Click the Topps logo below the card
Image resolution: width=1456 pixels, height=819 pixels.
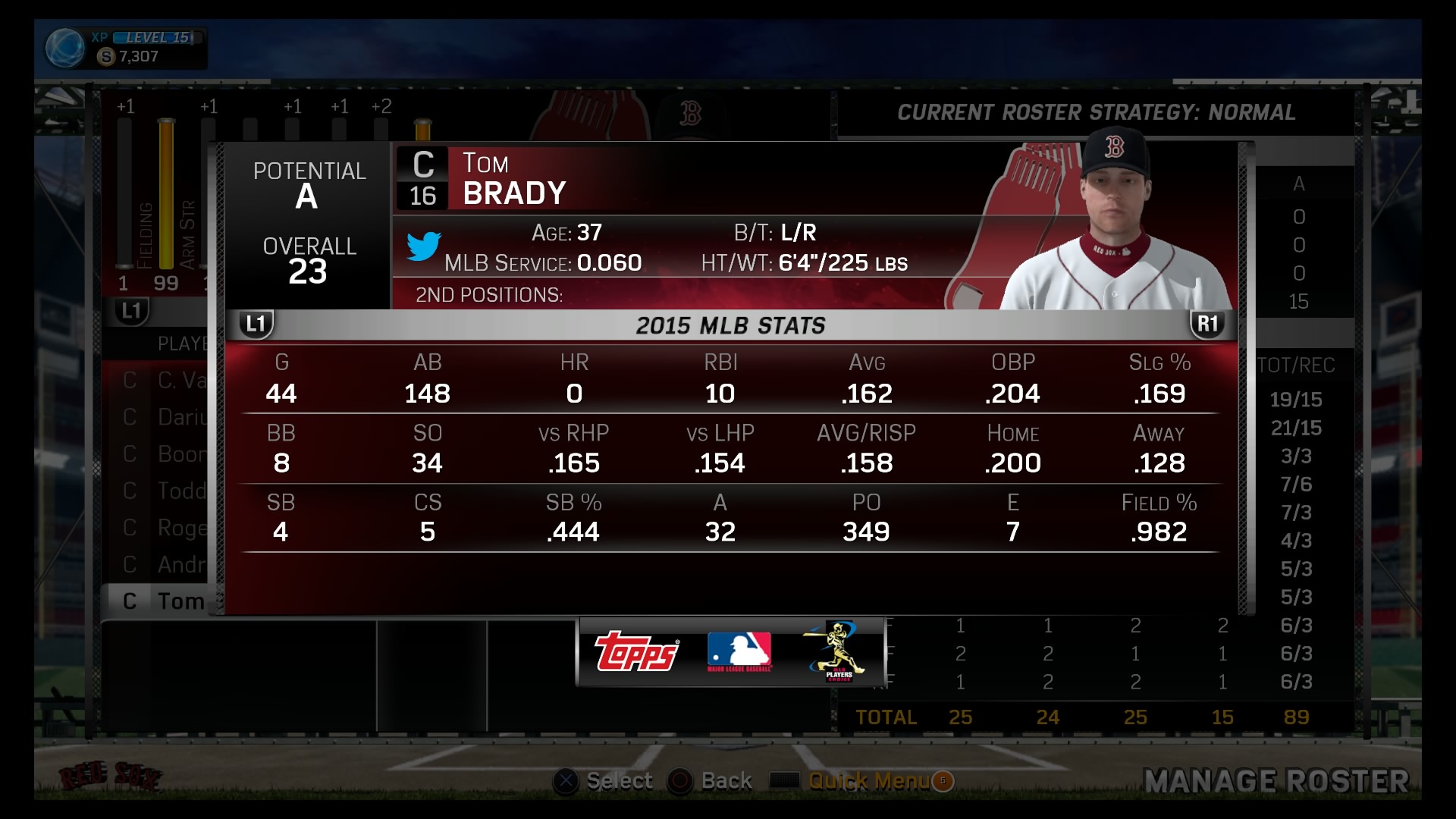click(x=637, y=652)
